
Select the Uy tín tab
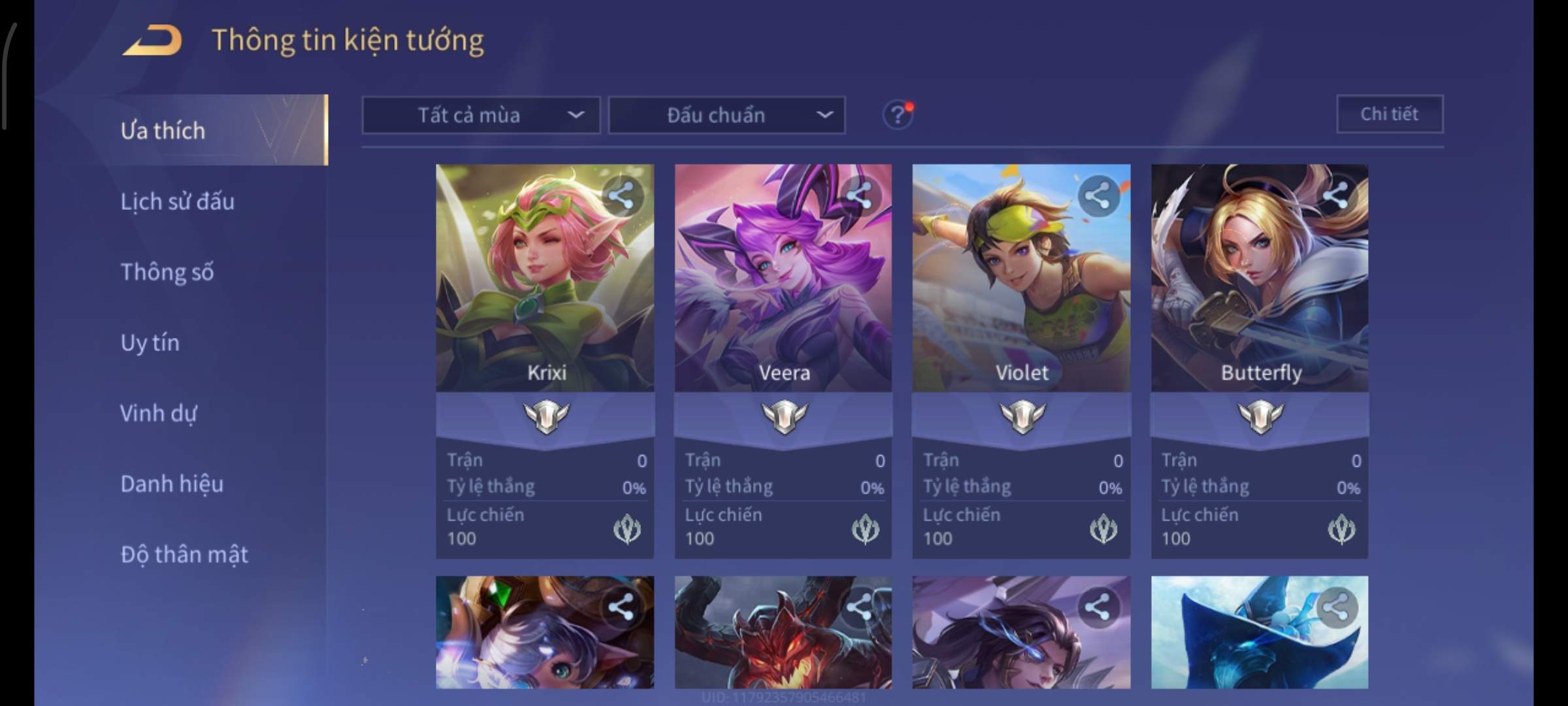click(150, 343)
